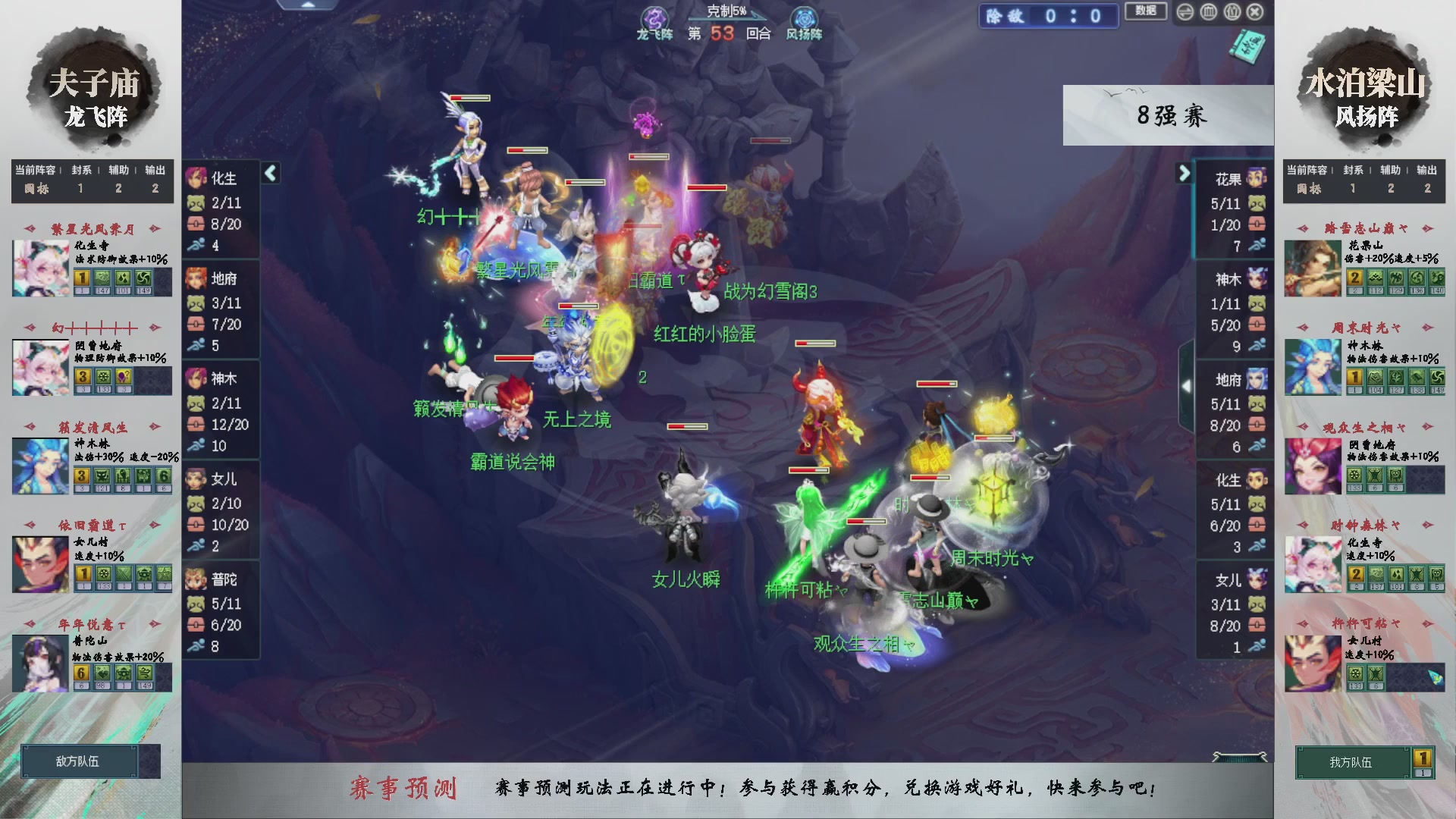Collapse the left team roster with the chevron
Viewport: 1456px width, 819px height.
[269, 172]
